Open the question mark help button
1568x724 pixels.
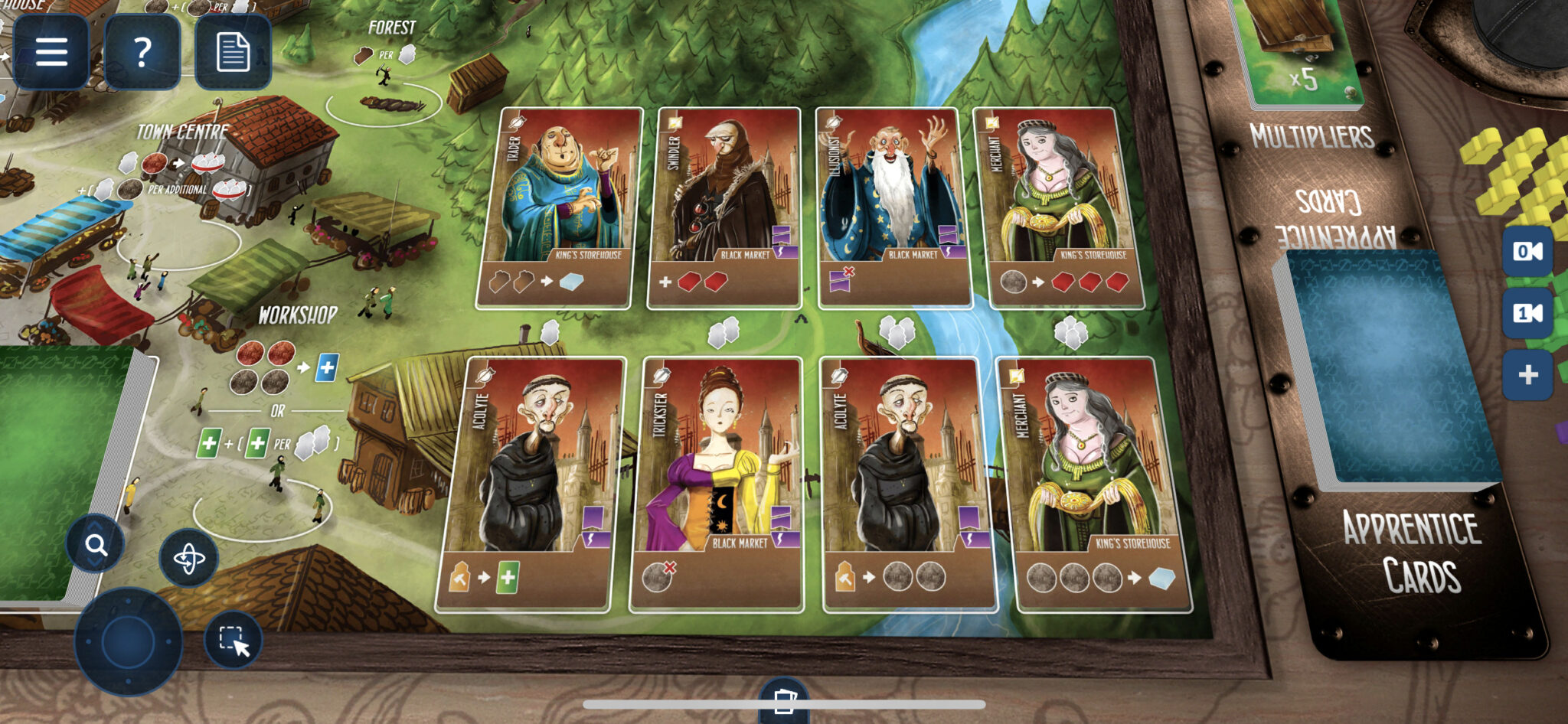coord(142,52)
